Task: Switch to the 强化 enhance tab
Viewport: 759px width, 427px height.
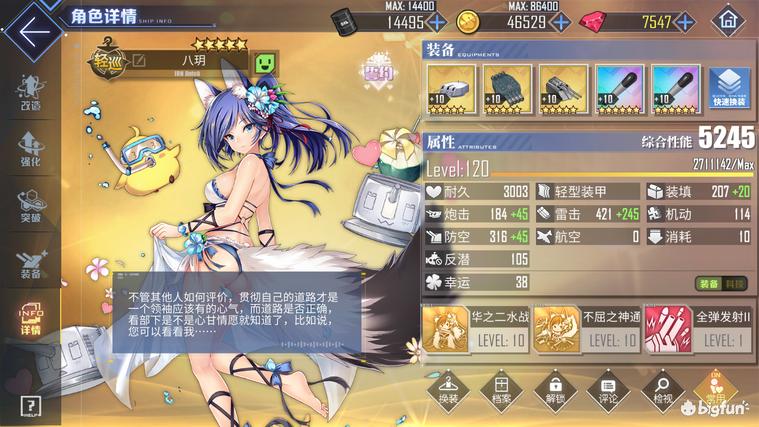Action: 30,146
